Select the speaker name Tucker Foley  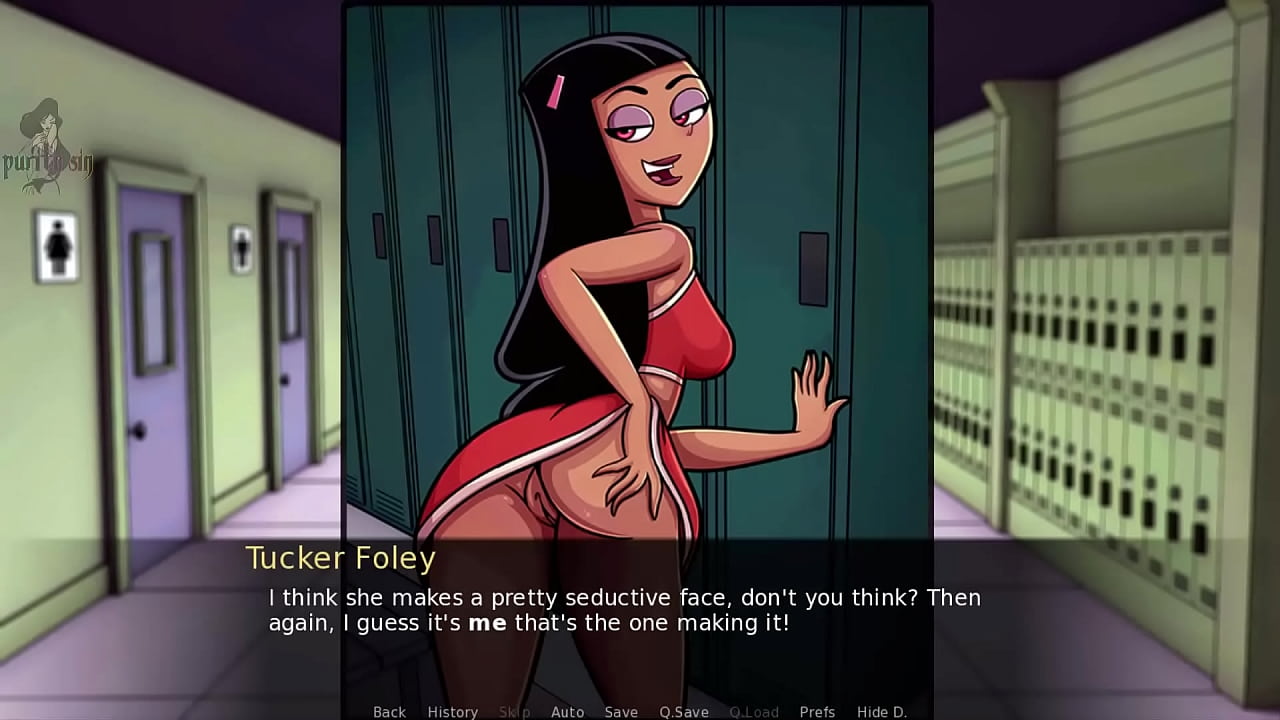click(340, 558)
